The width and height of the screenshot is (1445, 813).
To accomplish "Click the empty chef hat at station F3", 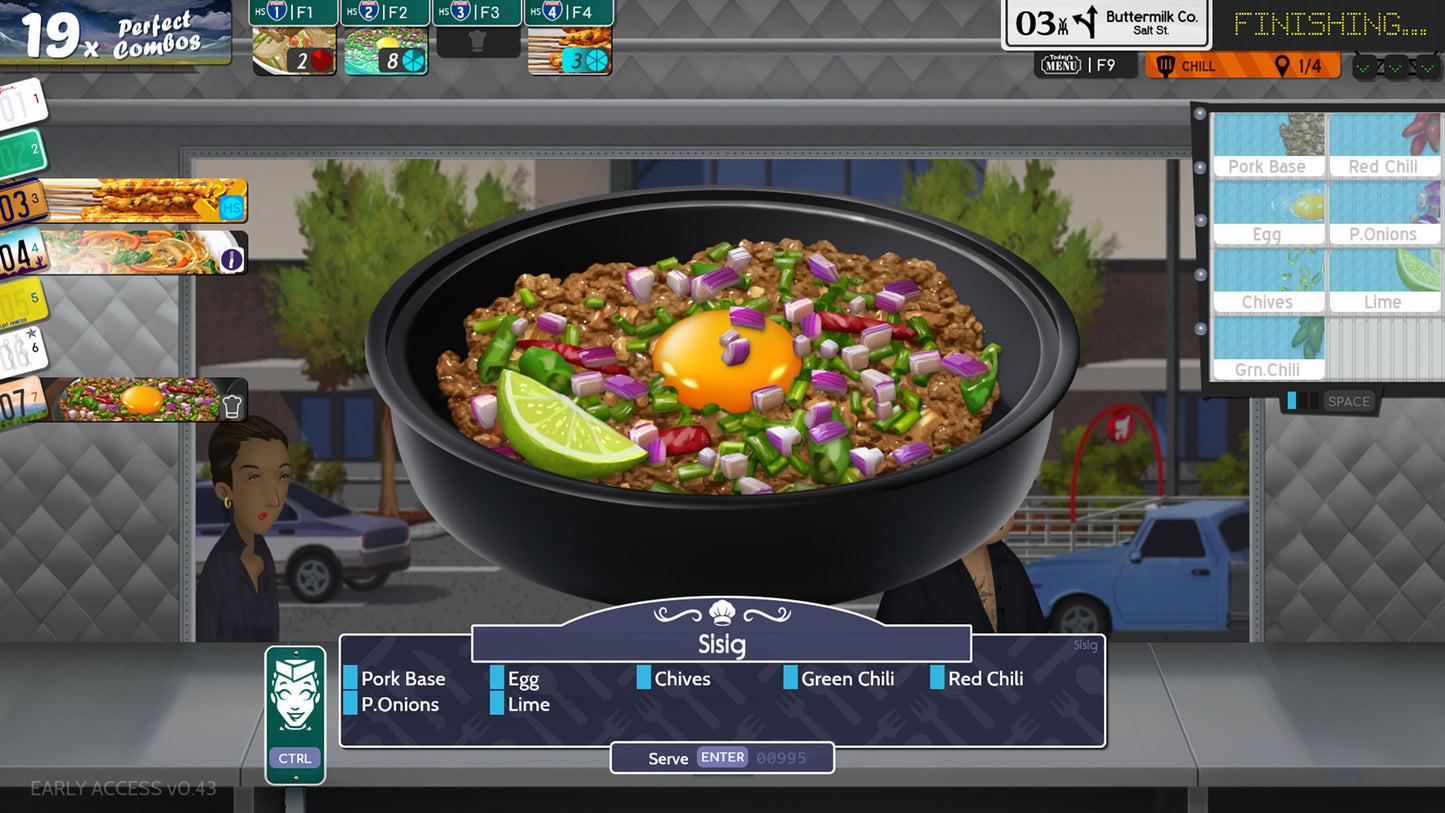I will (x=477, y=39).
